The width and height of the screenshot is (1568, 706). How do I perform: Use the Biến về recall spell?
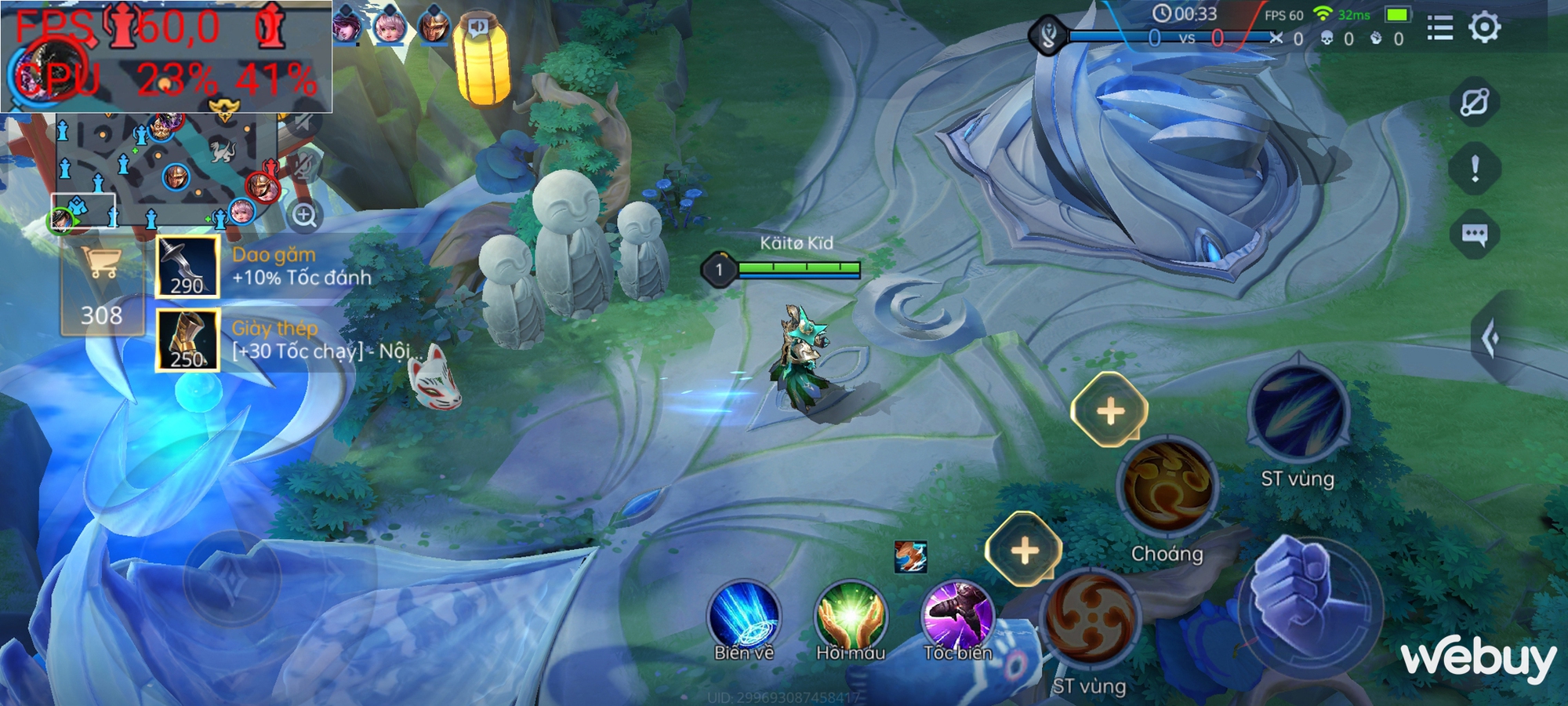pyautogui.click(x=743, y=617)
